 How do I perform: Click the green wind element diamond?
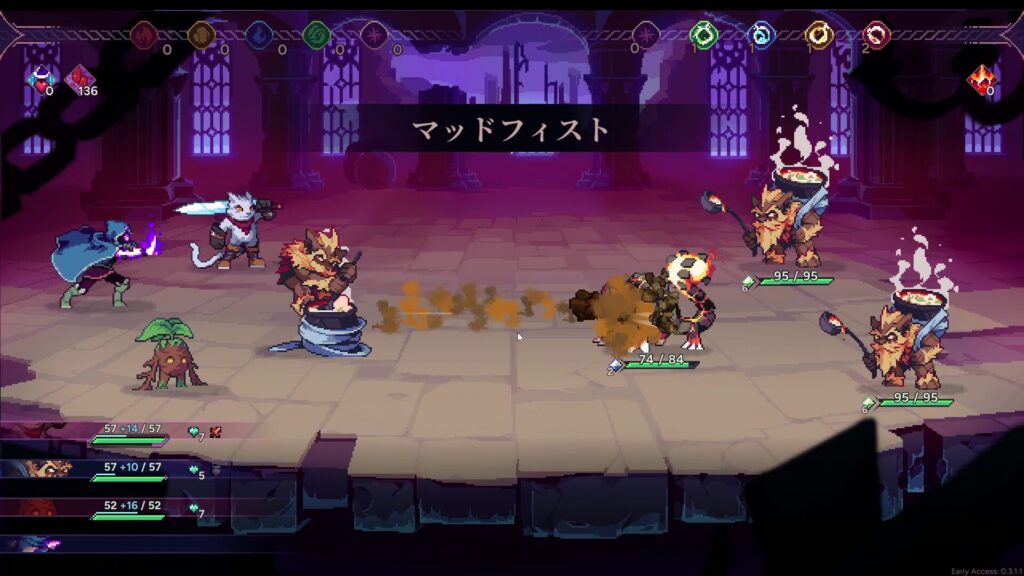[317, 36]
